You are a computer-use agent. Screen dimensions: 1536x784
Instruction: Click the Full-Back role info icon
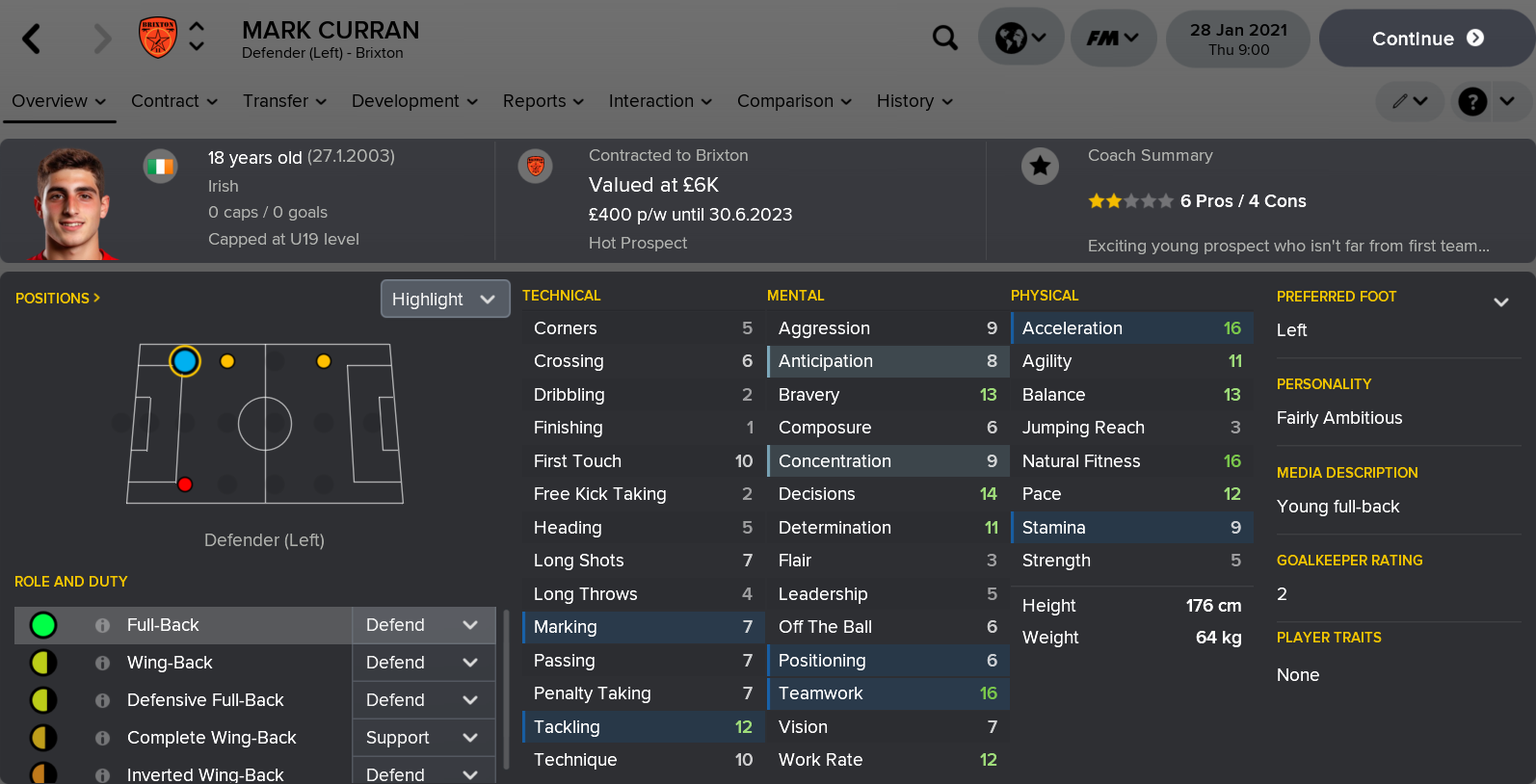pyautogui.click(x=102, y=625)
